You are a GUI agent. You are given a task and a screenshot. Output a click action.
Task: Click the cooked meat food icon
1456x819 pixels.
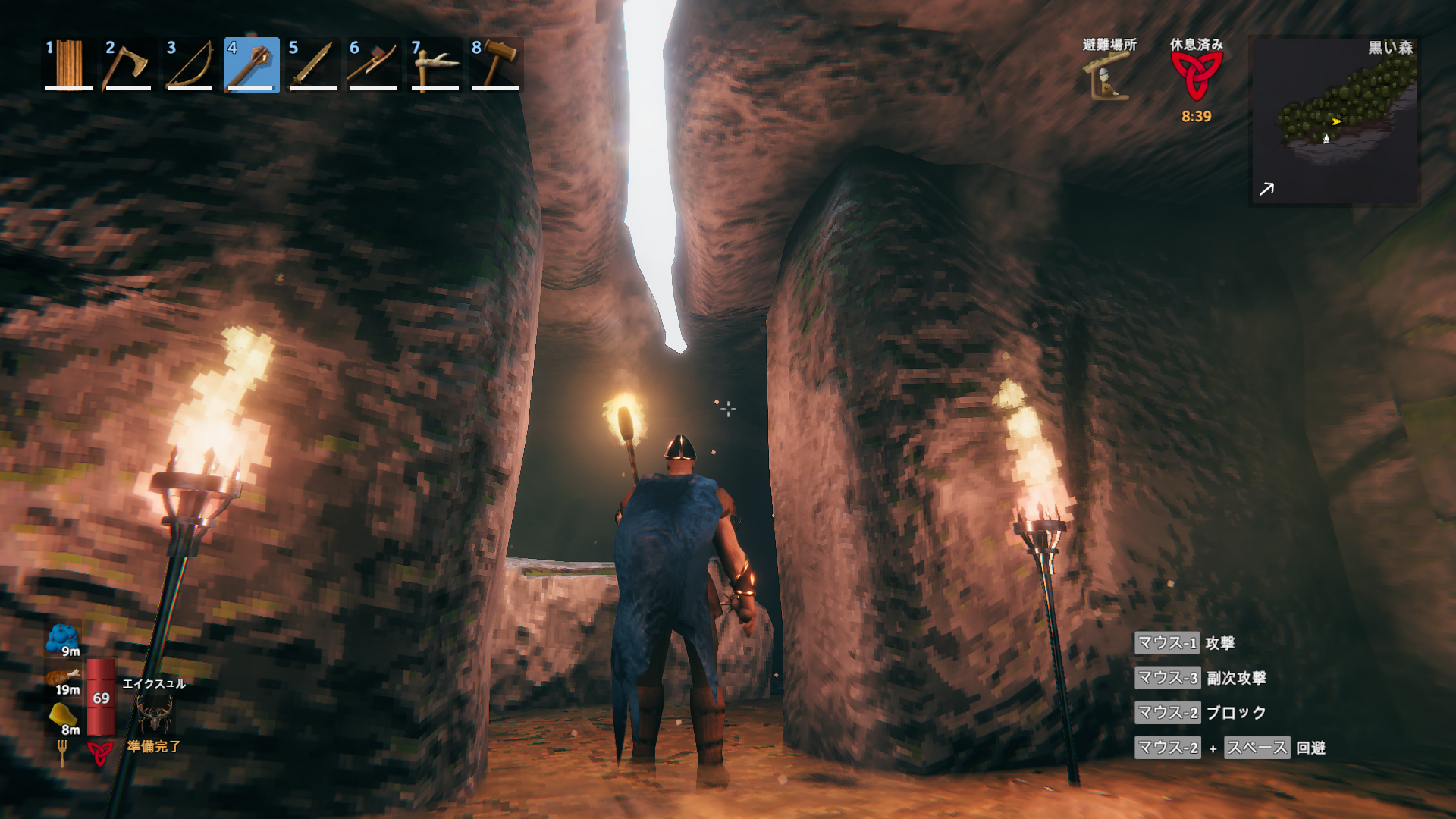click(62, 677)
